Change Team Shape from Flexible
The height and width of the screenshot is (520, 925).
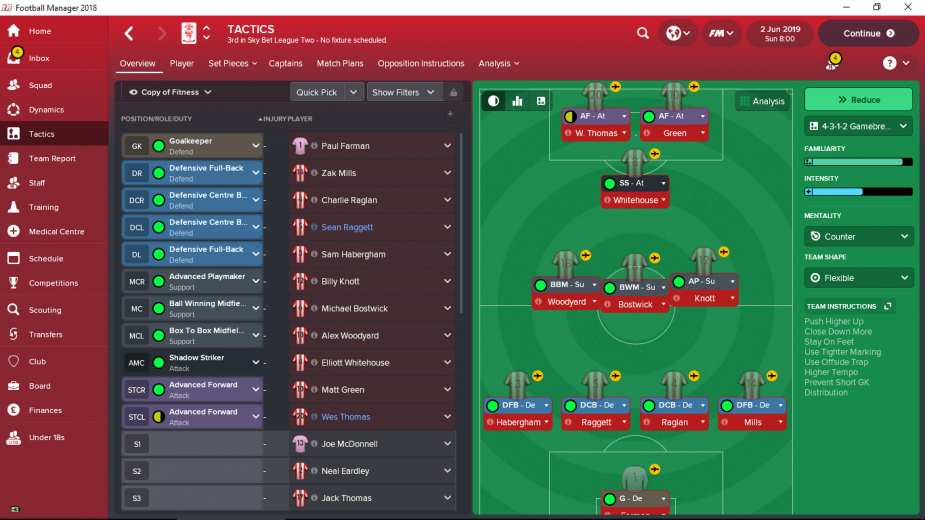click(858, 278)
